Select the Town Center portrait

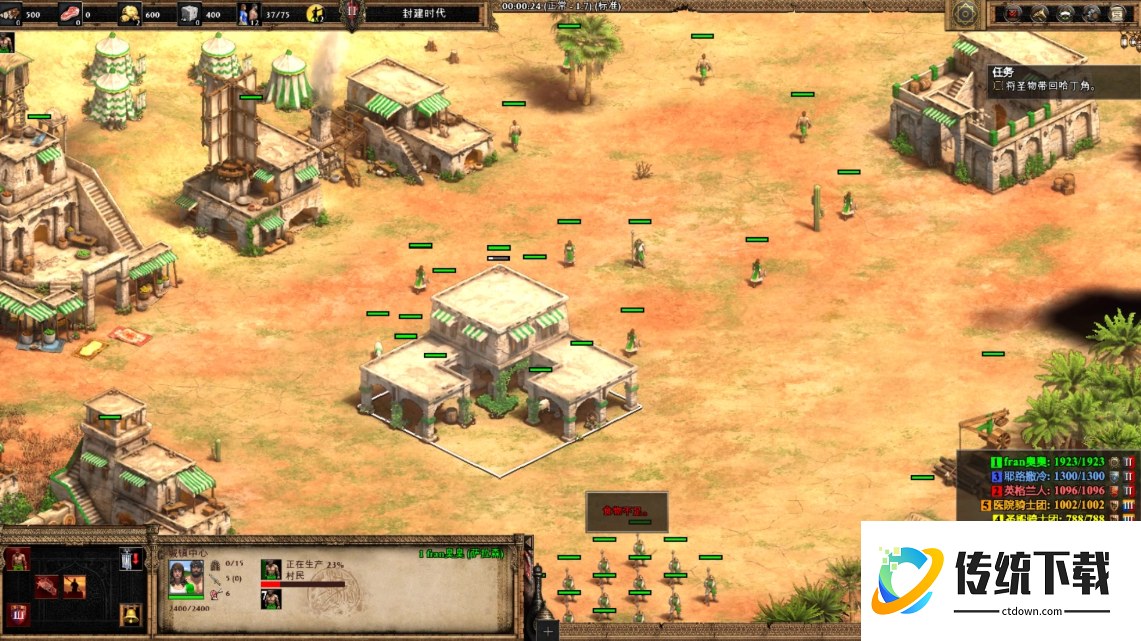click(x=186, y=578)
